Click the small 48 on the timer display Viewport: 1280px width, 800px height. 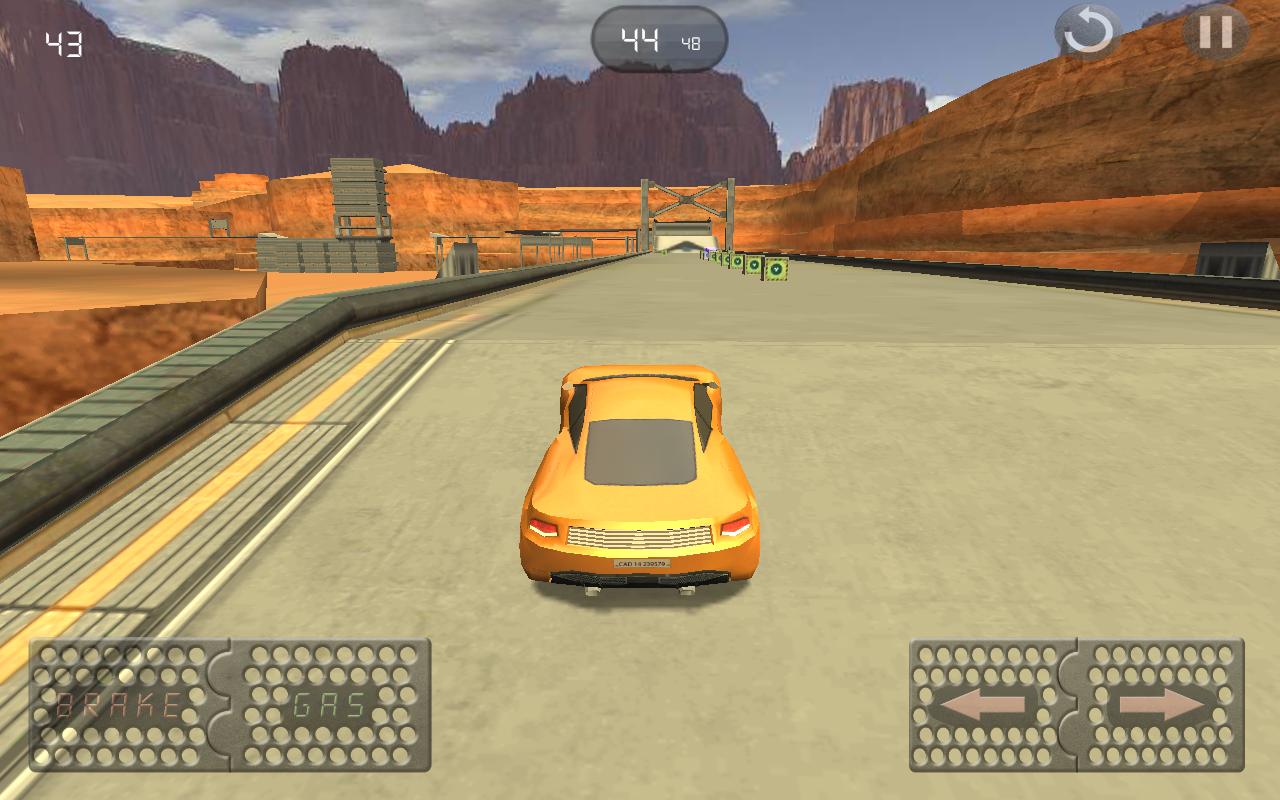coord(691,40)
